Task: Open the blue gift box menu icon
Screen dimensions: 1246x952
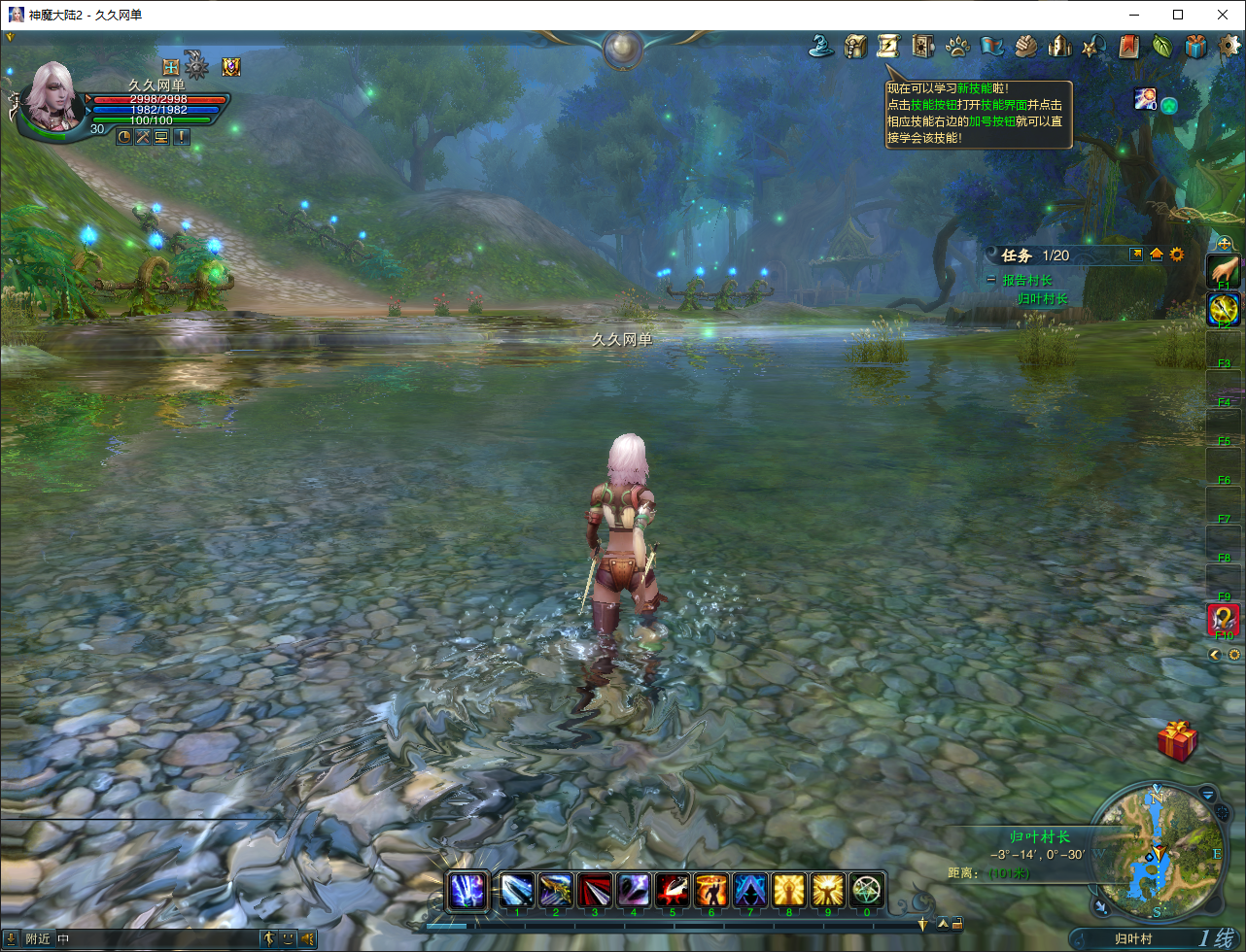Action: pos(1195,46)
